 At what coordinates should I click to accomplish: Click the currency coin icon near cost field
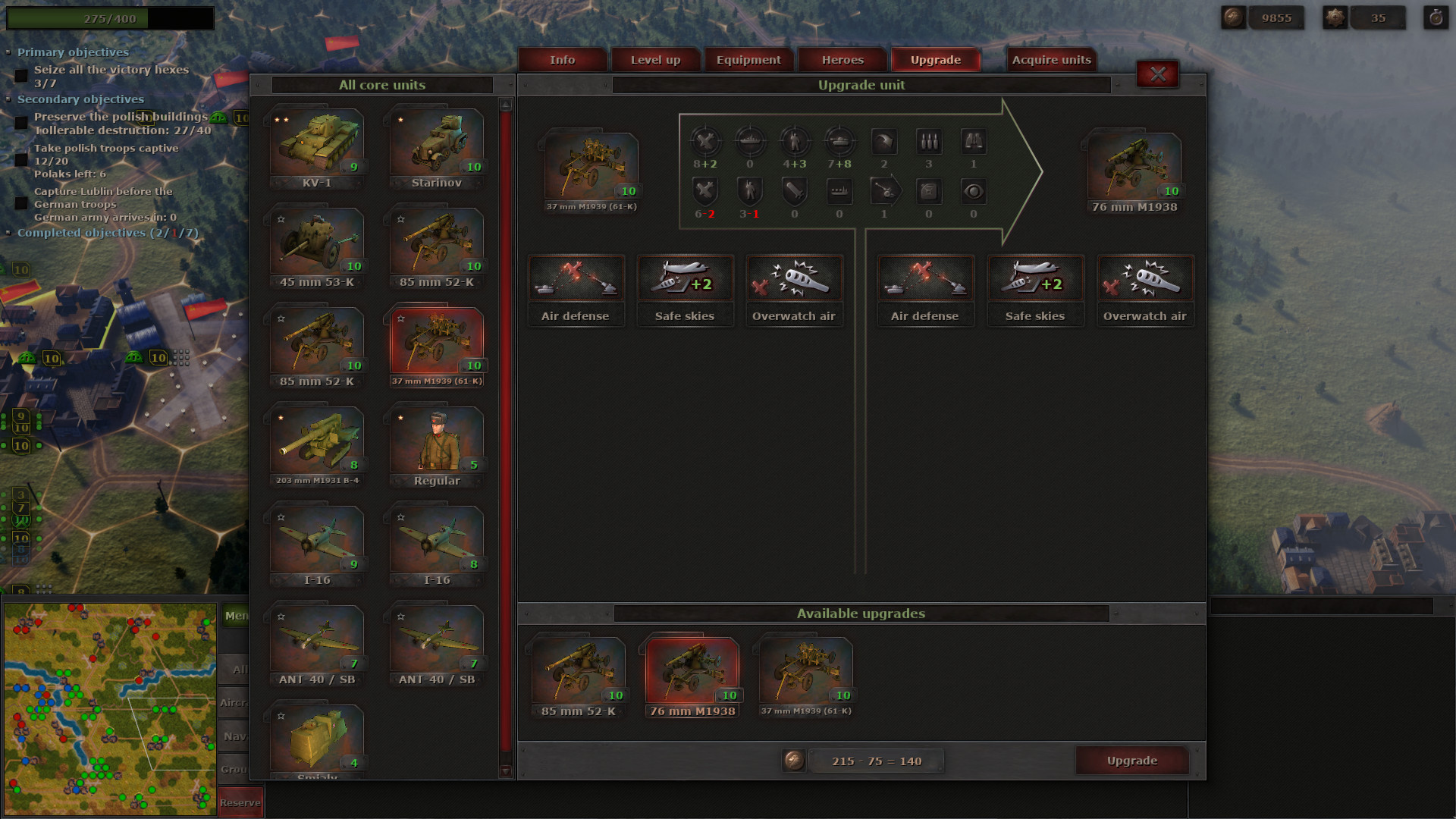[795, 761]
